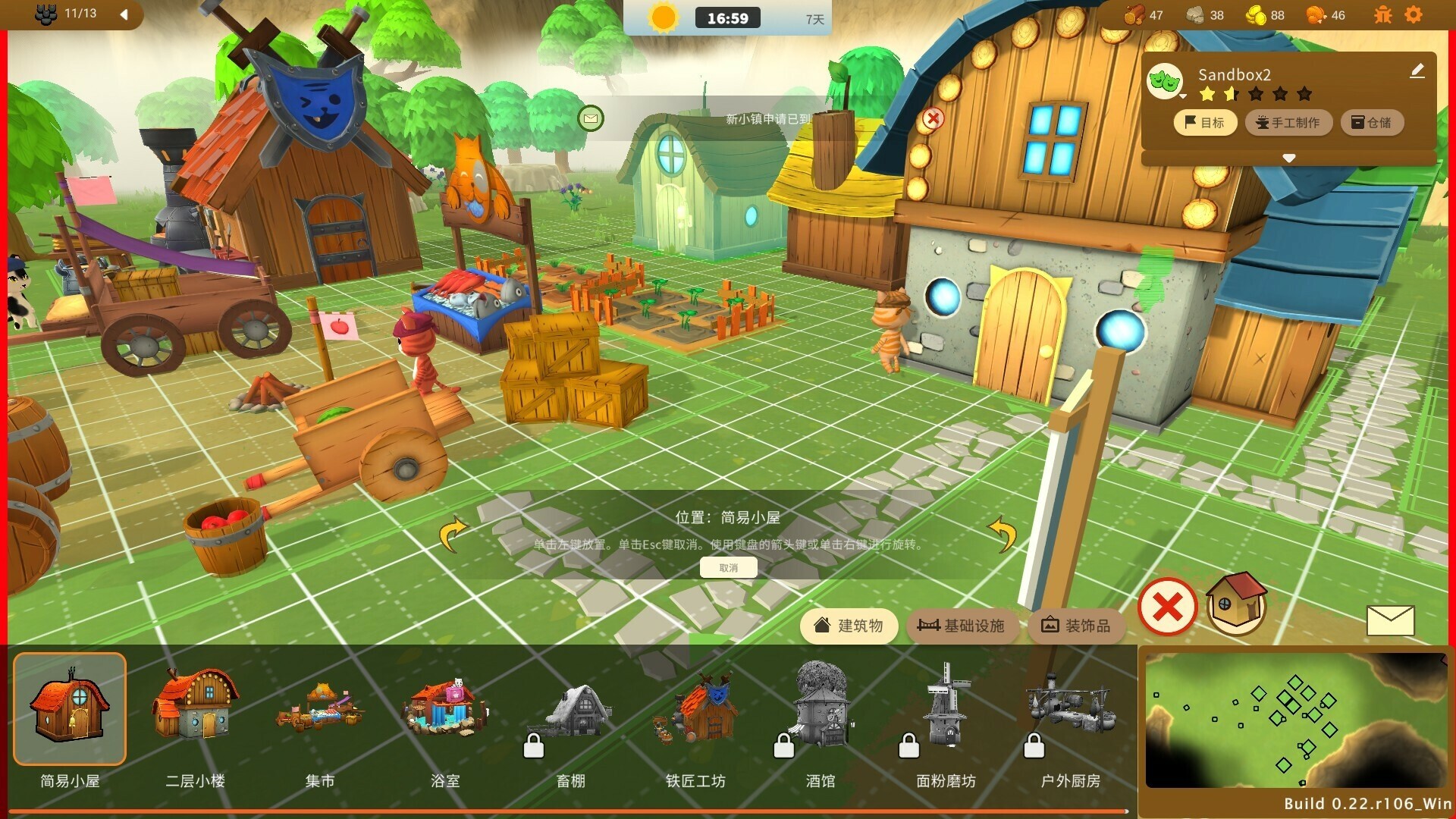The width and height of the screenshot is (1456, 819).
Task: Click the locked 酒馆 tavern
Action: [x=821, y=710]
